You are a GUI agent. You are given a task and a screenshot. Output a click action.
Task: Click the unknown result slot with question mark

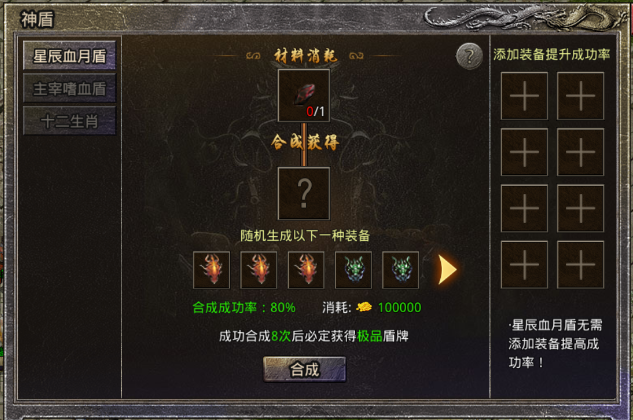coord(303,192)
